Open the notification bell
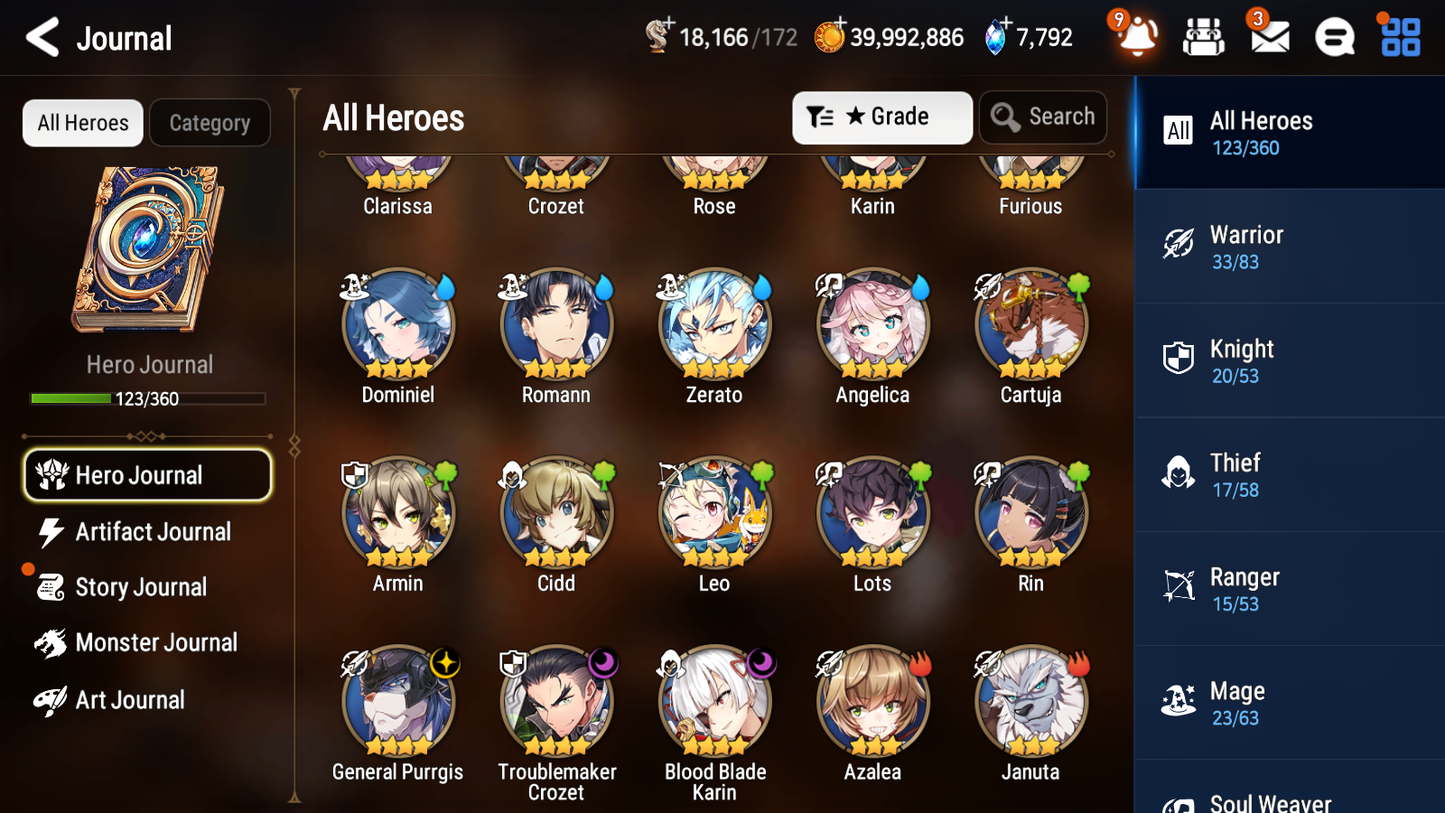The width and height of the screenshot is (1445, 813). click(x=1135, y=36)
